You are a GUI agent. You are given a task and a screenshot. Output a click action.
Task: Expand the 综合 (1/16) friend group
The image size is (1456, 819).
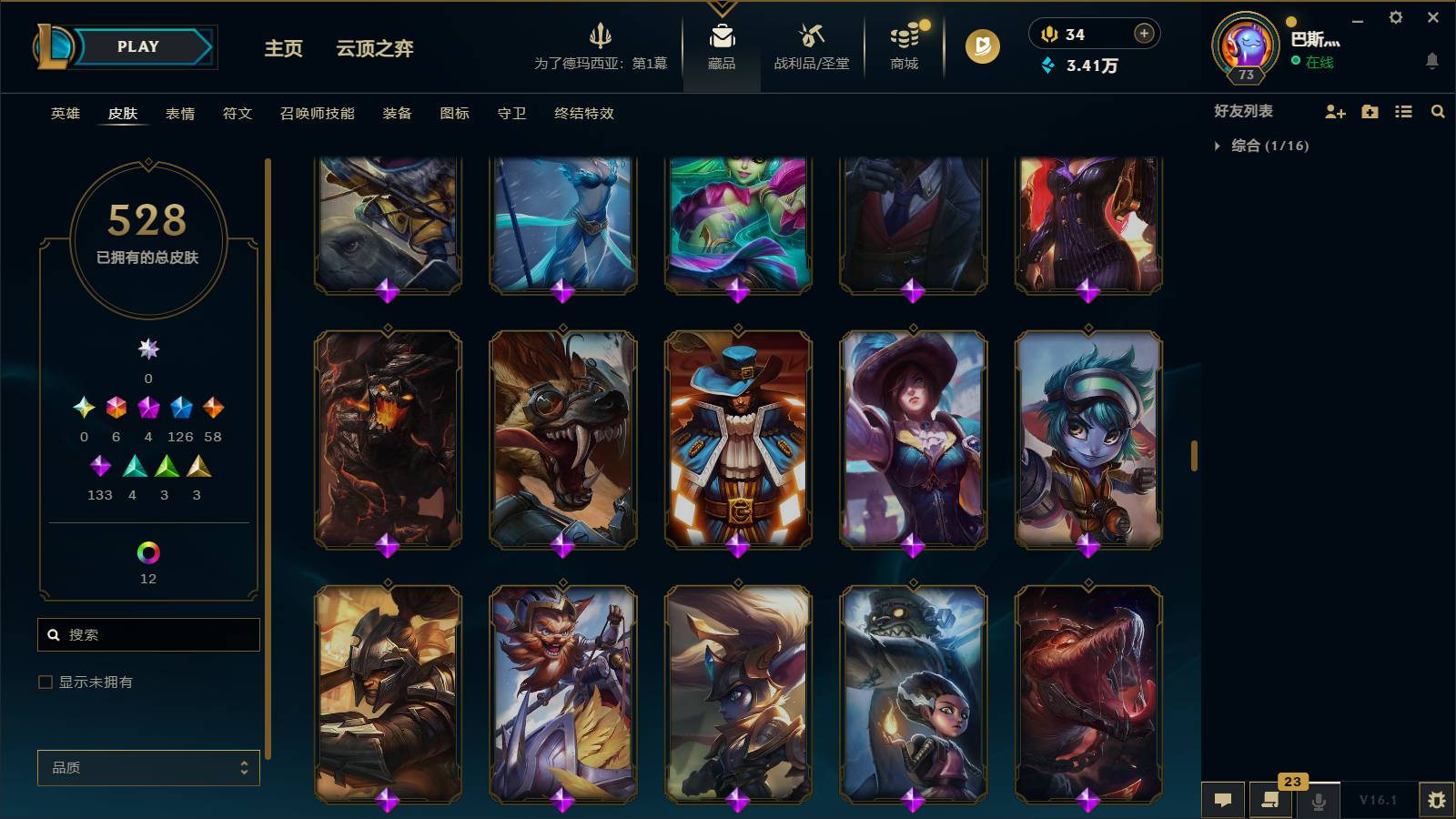[1256, 144]
